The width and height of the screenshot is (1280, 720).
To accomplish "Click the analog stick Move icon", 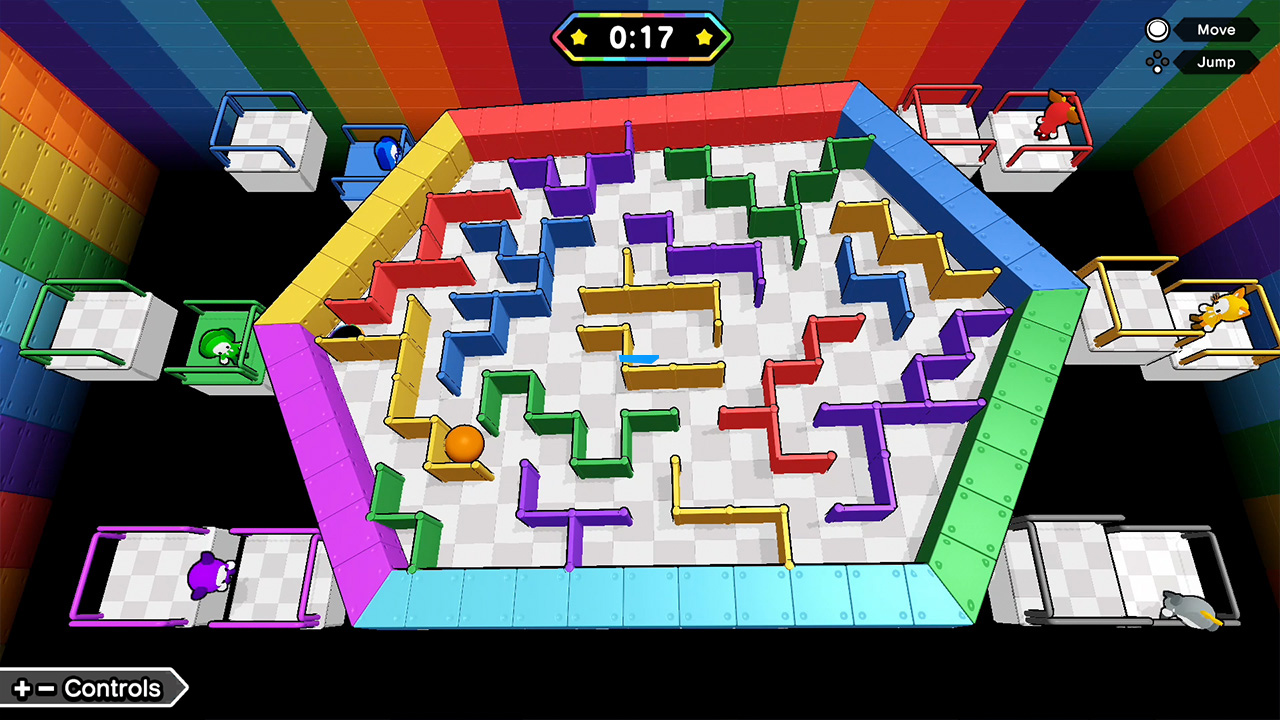I will [1157, 30].
